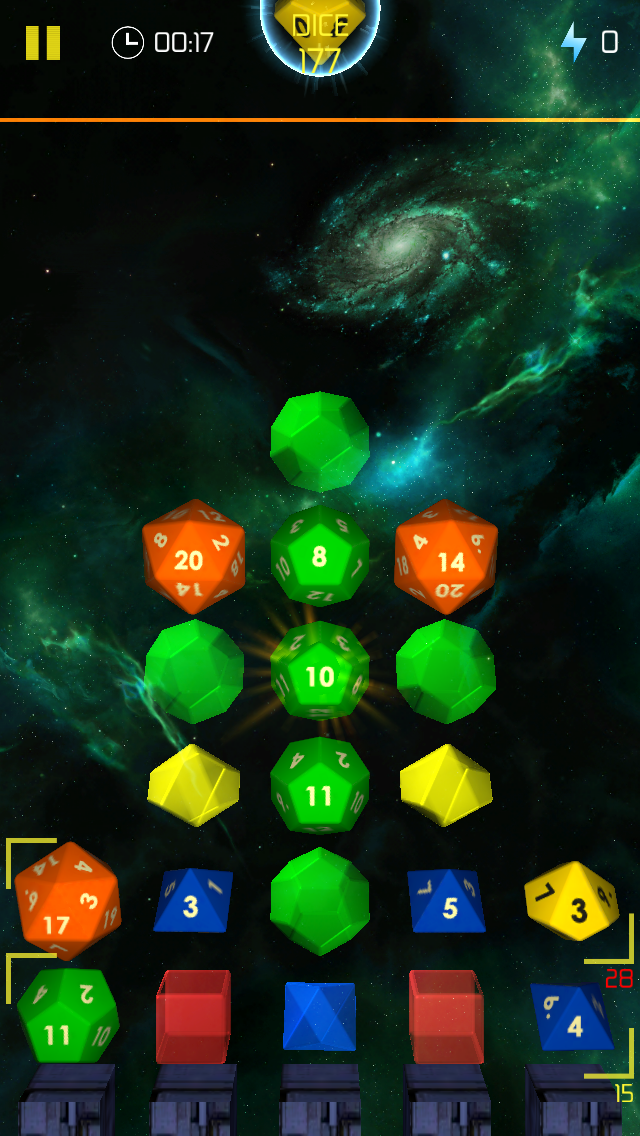Click the blank blue die

319,1015
